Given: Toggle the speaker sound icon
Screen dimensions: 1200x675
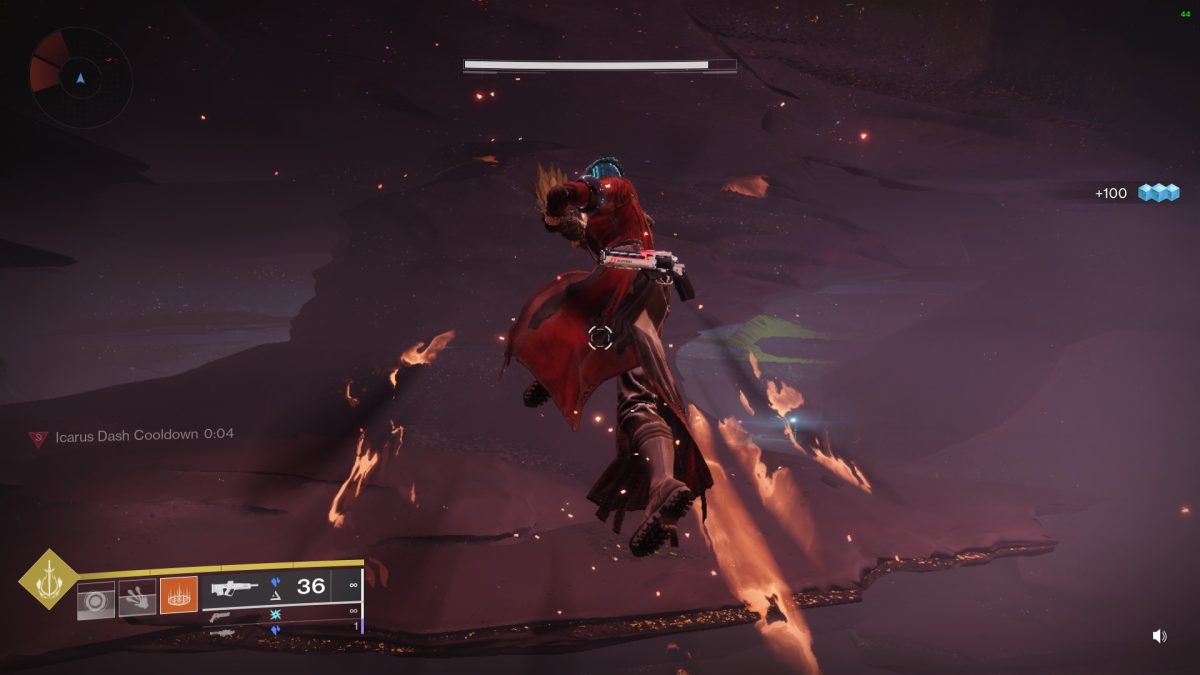Looking at the screenshot, I should point(1159,636).
